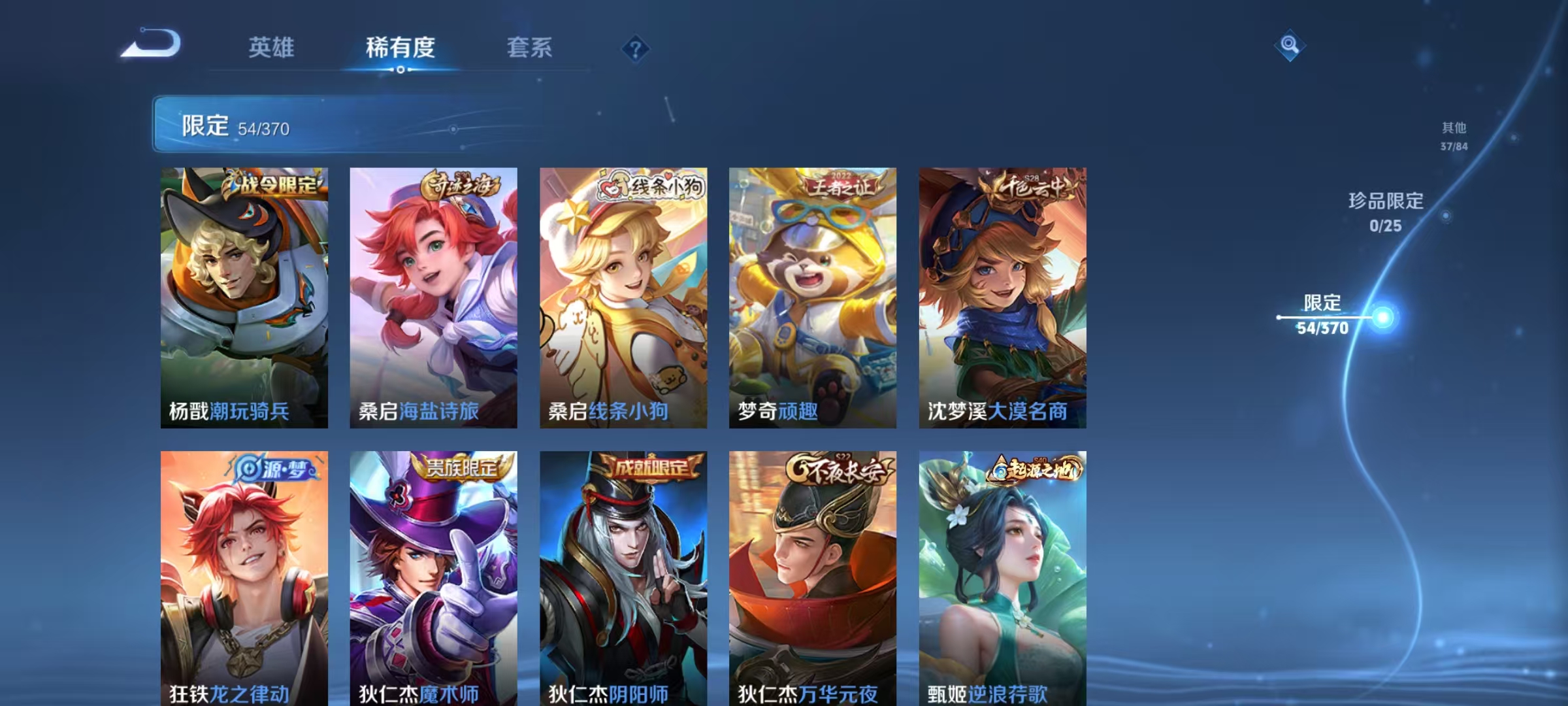Open the 稀有度 tab

pos(400,48)
